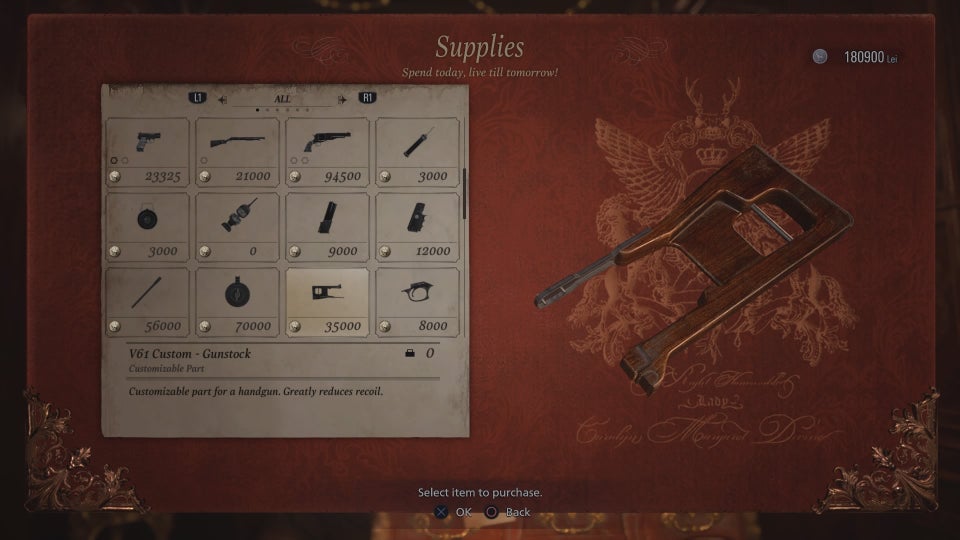960x540 pixels.
Task: Select the revolver priced at 94500
Action: 327,151
